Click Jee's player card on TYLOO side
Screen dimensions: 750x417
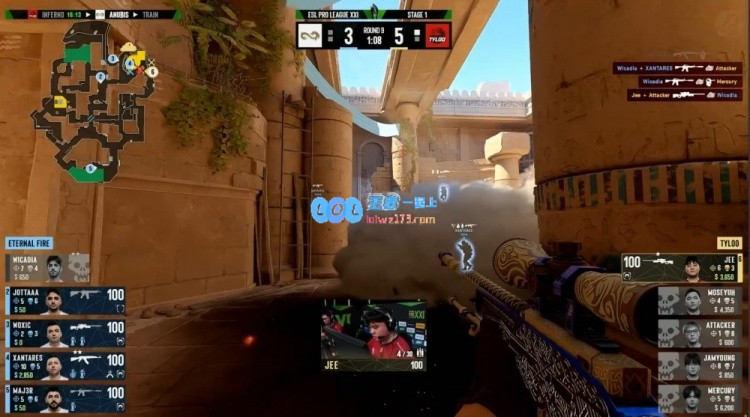point(682,268)
